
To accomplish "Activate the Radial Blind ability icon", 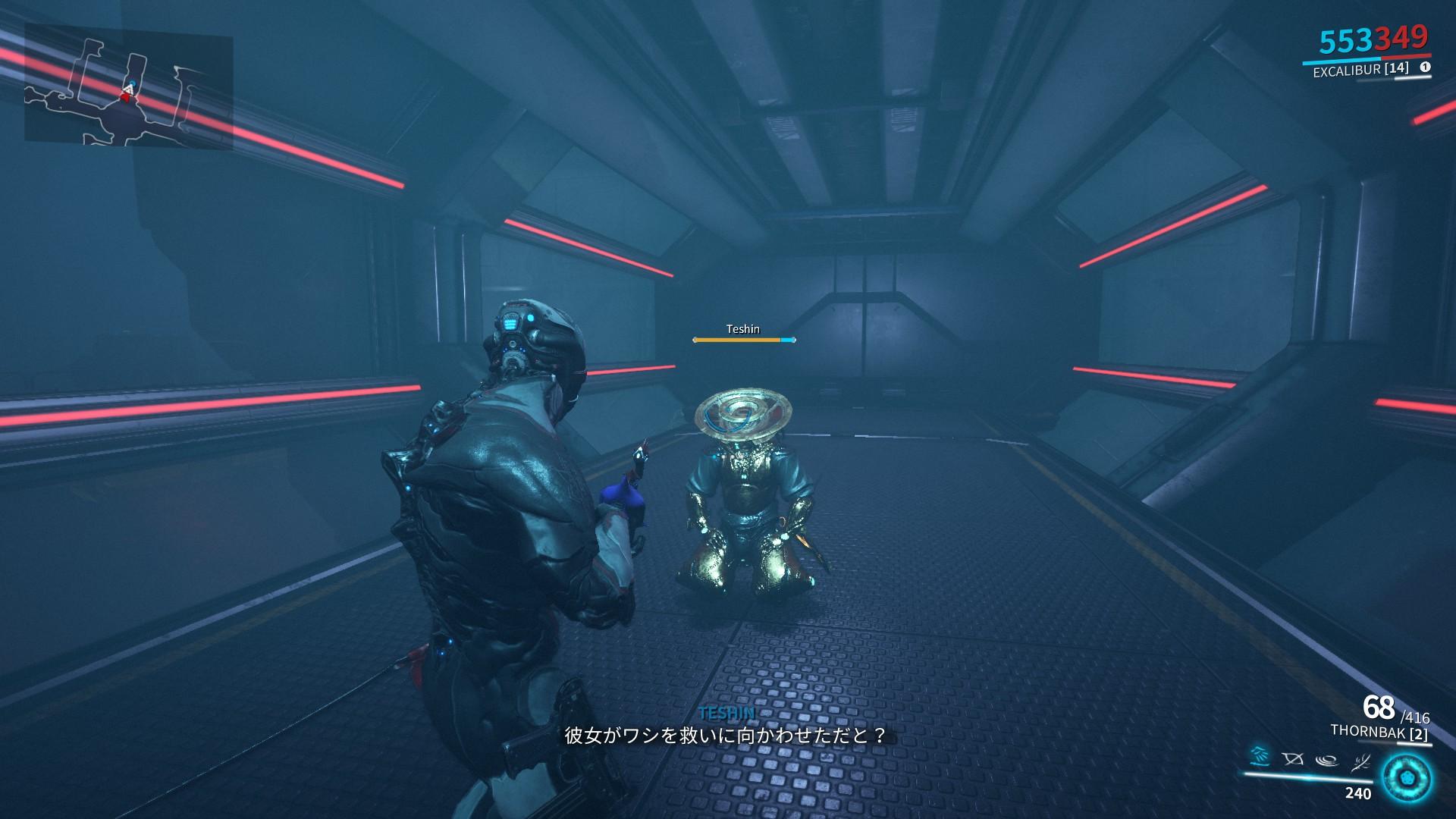I will [1293, 758].
